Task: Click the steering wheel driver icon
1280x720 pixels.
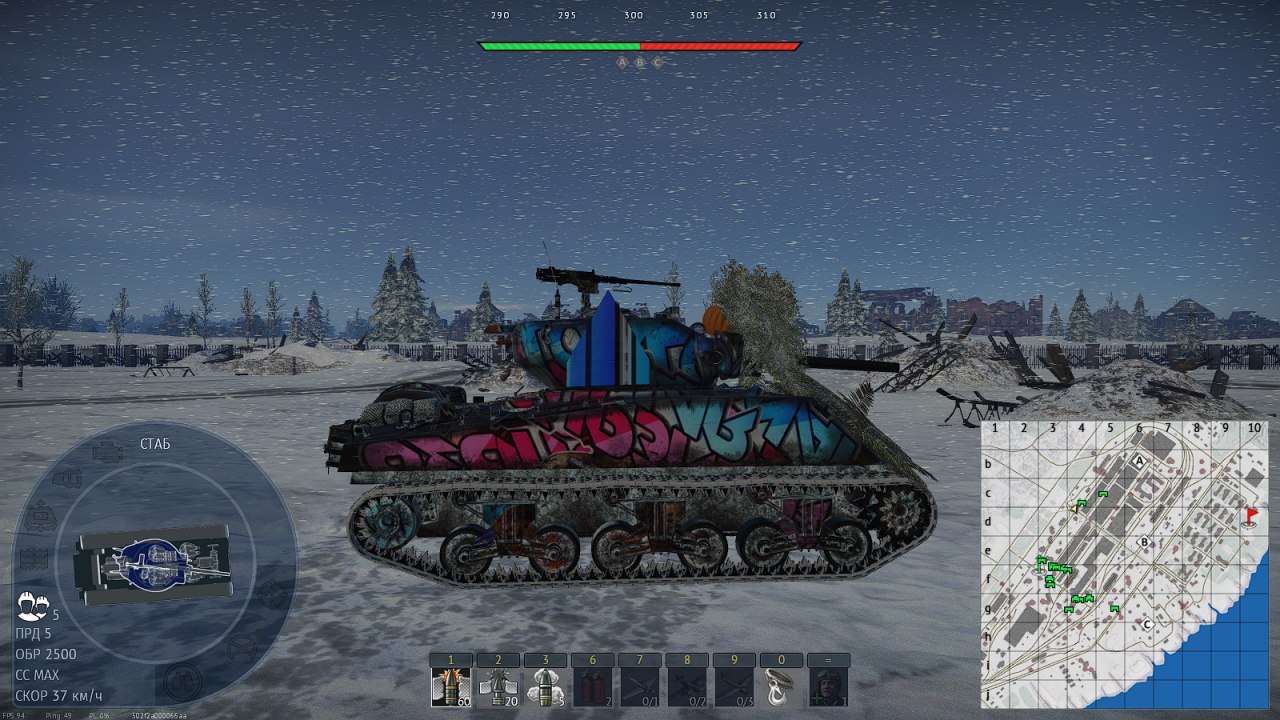Action: [241, 649]
